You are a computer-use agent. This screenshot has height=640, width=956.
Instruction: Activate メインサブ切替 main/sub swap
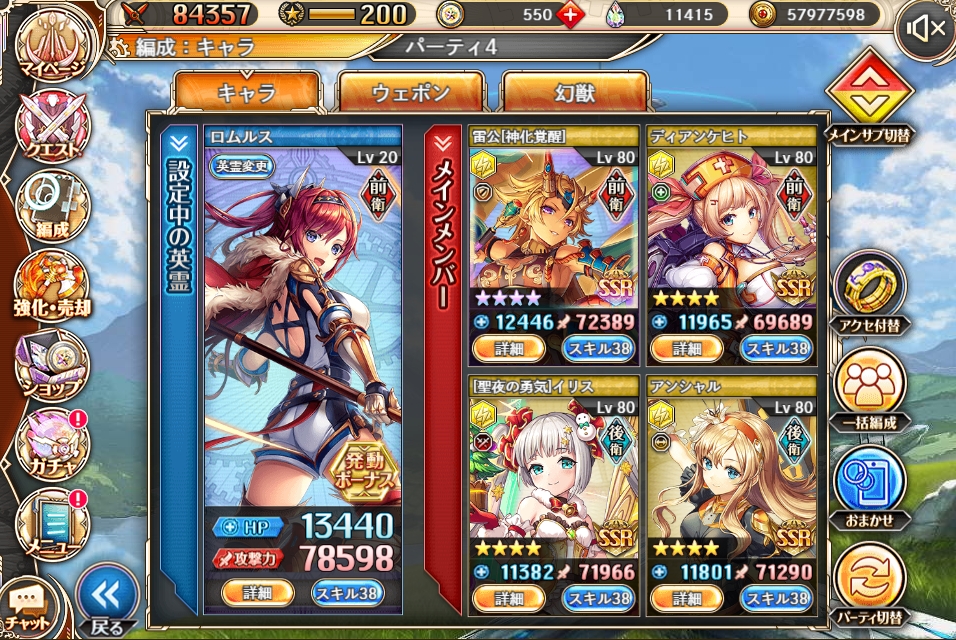(x=868, y=100)
